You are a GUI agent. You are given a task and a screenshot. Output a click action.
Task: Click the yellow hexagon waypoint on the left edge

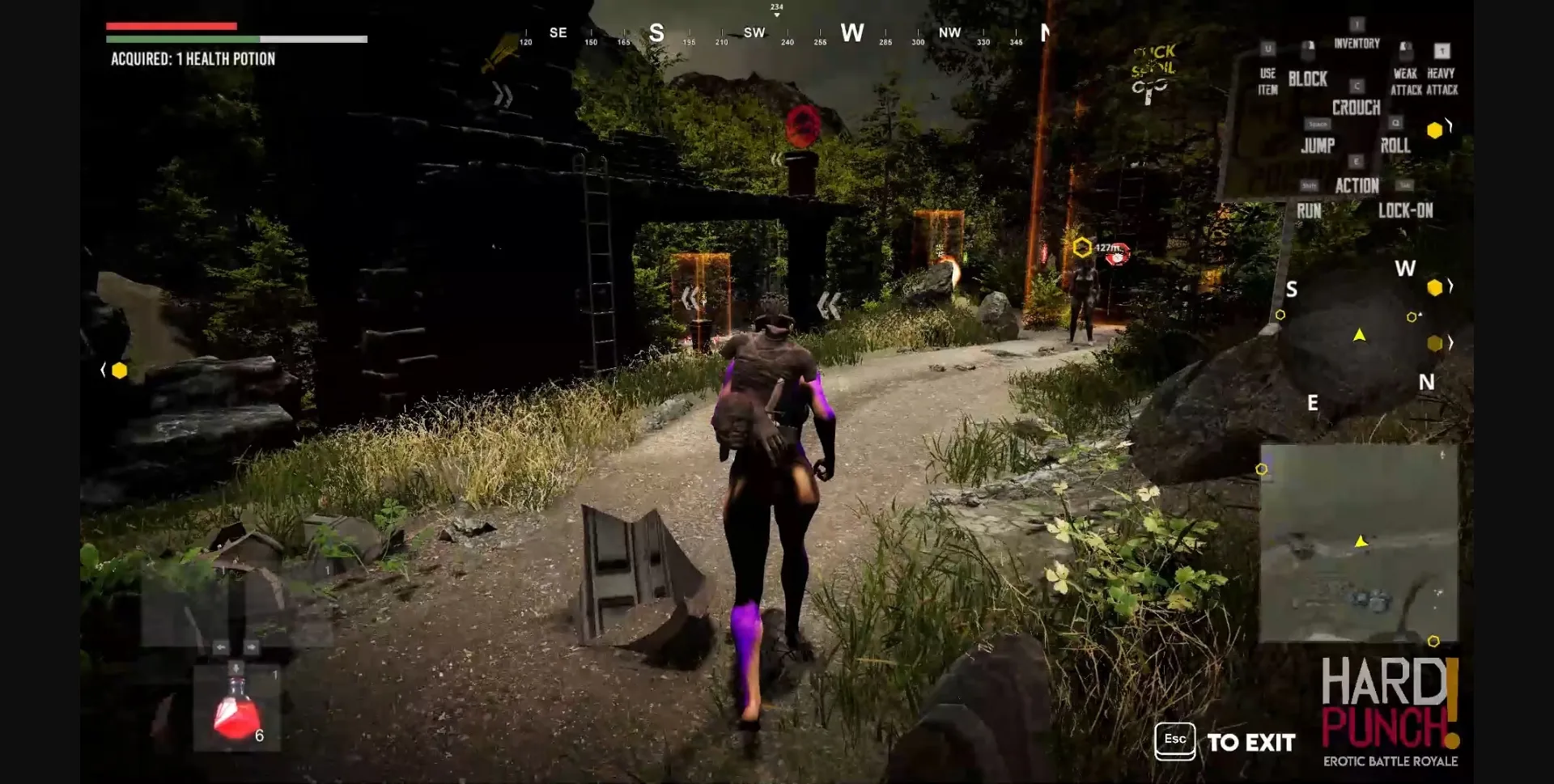[120, 370]
